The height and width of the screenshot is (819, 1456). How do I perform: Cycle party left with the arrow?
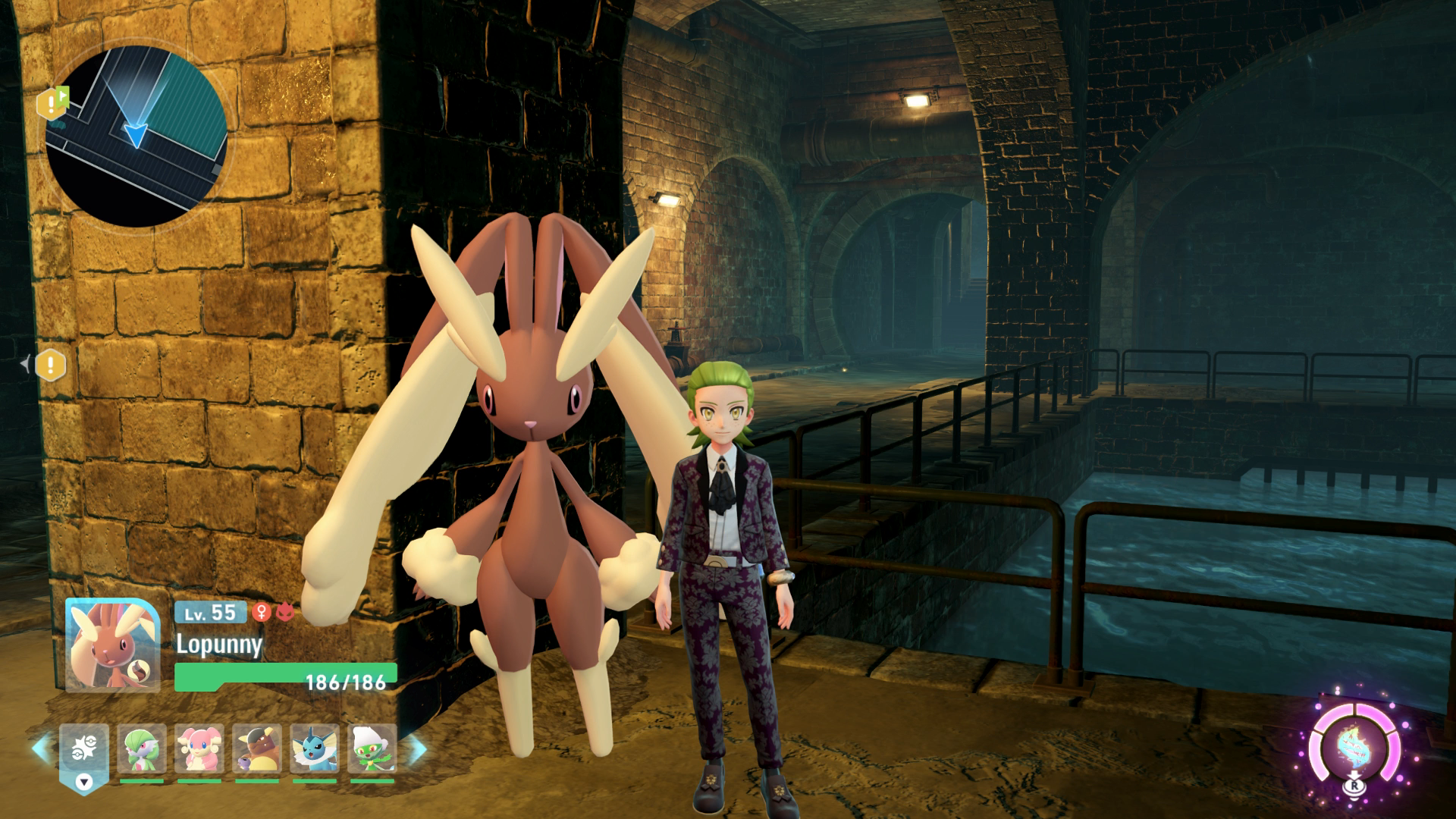pos(40,748)
